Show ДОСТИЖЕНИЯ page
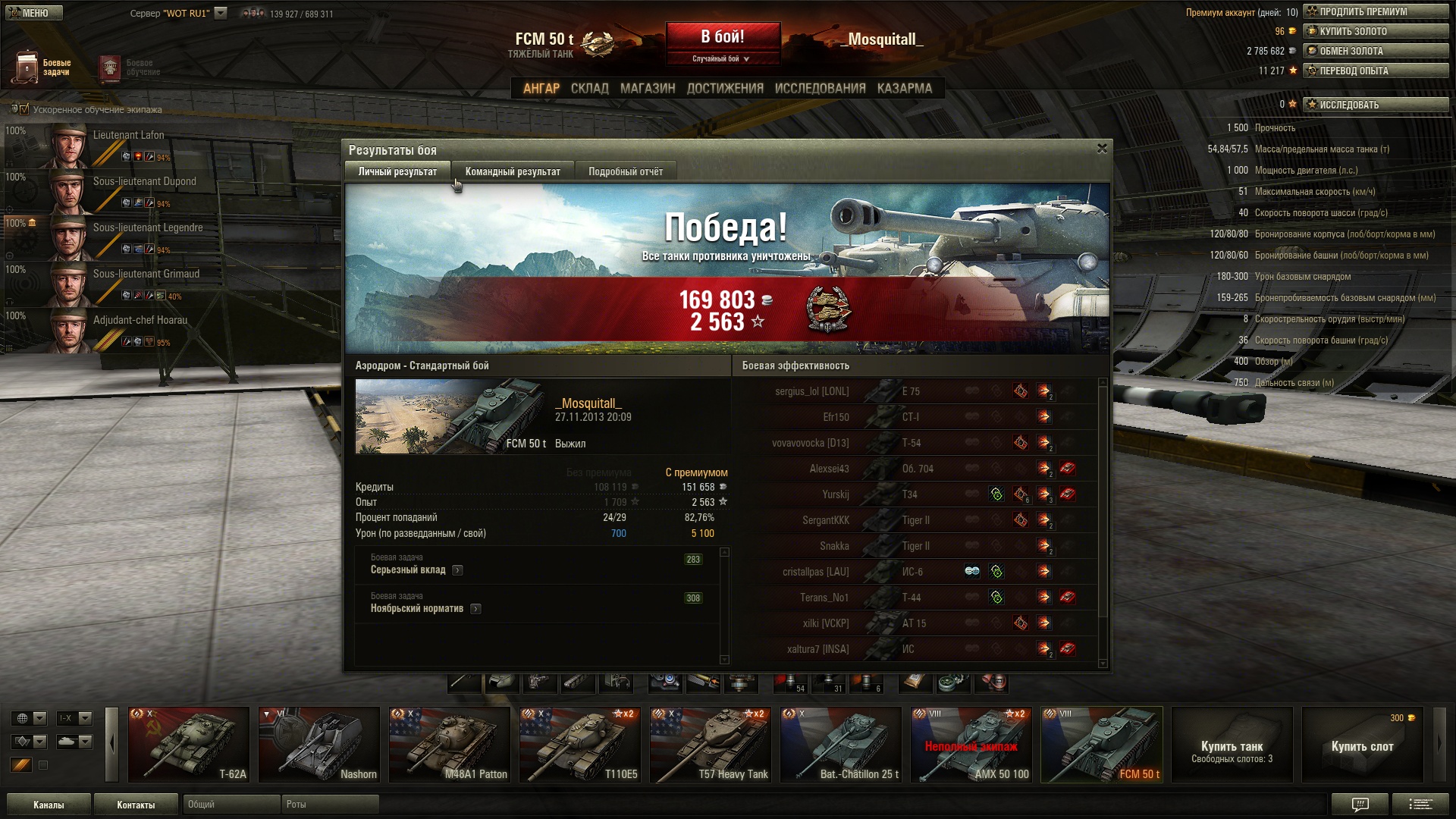1456x819 pixels. tap(725, 89)
